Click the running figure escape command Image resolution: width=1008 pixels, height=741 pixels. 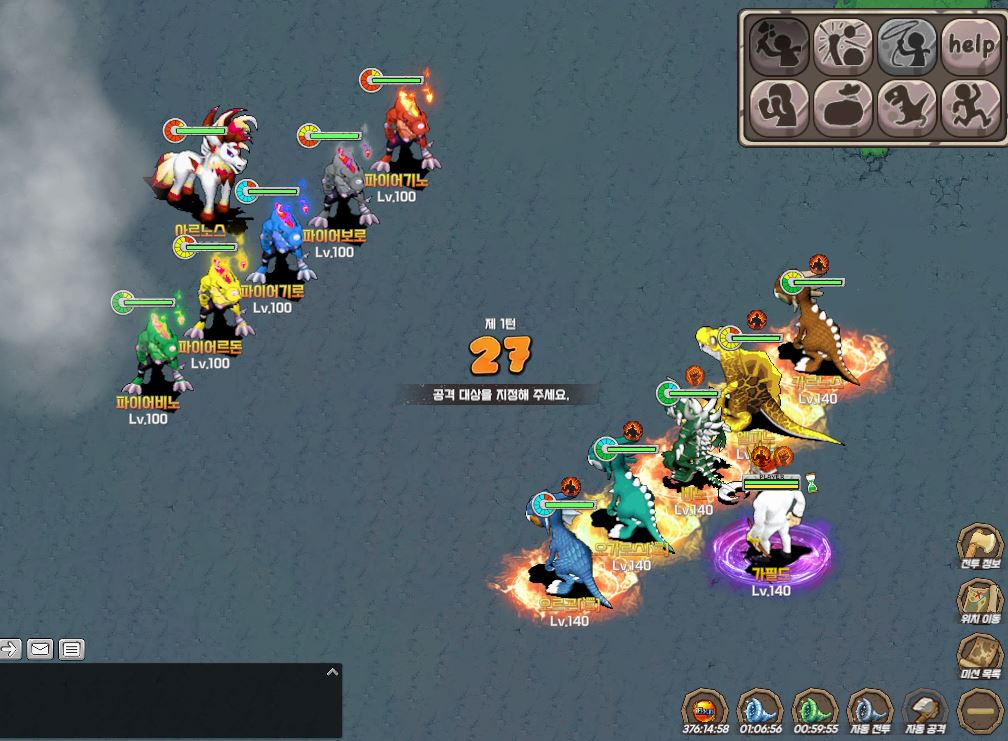pos(969,108)
